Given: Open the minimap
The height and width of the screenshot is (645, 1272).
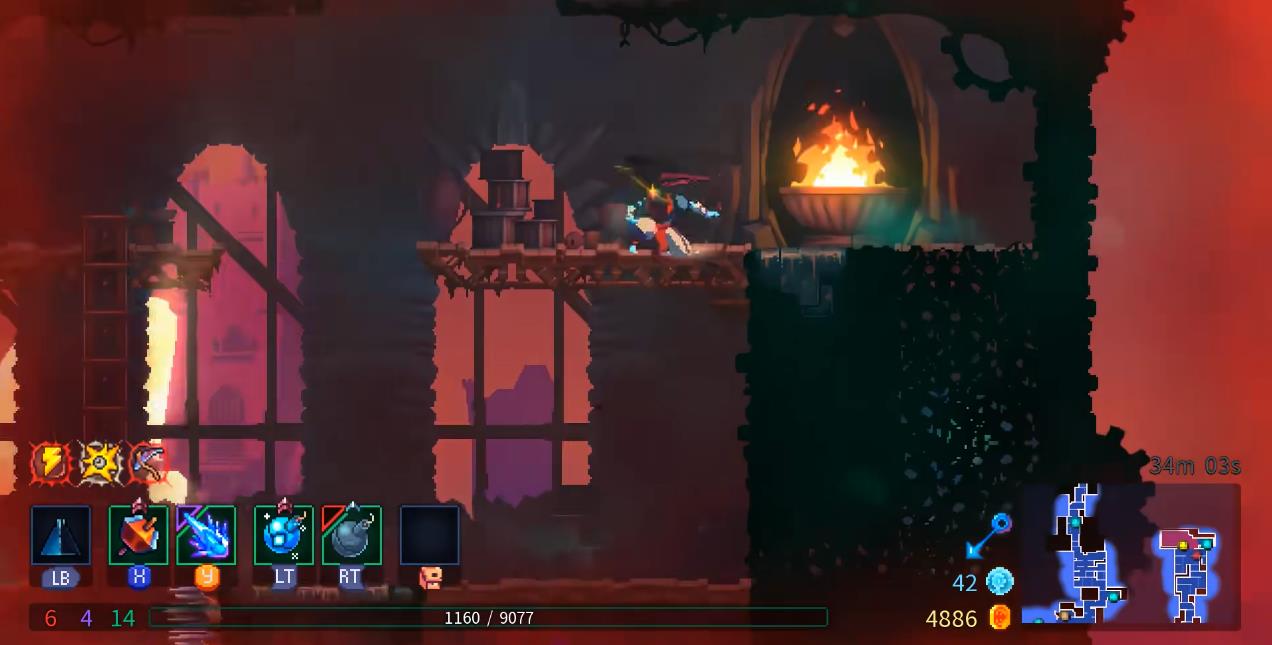Looking at the screenshot, I should pos(1131,556).
